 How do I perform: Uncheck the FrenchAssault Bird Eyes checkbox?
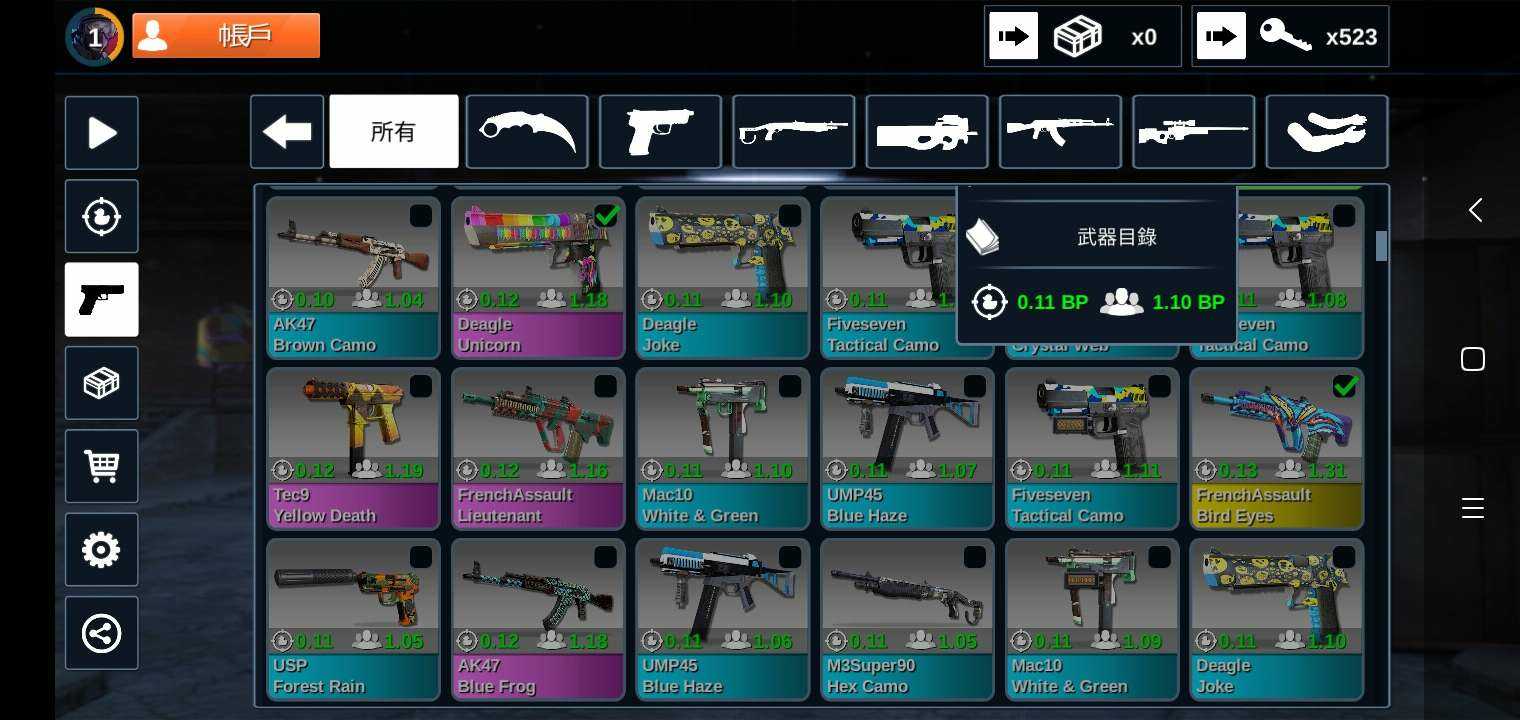[1345, 386]
